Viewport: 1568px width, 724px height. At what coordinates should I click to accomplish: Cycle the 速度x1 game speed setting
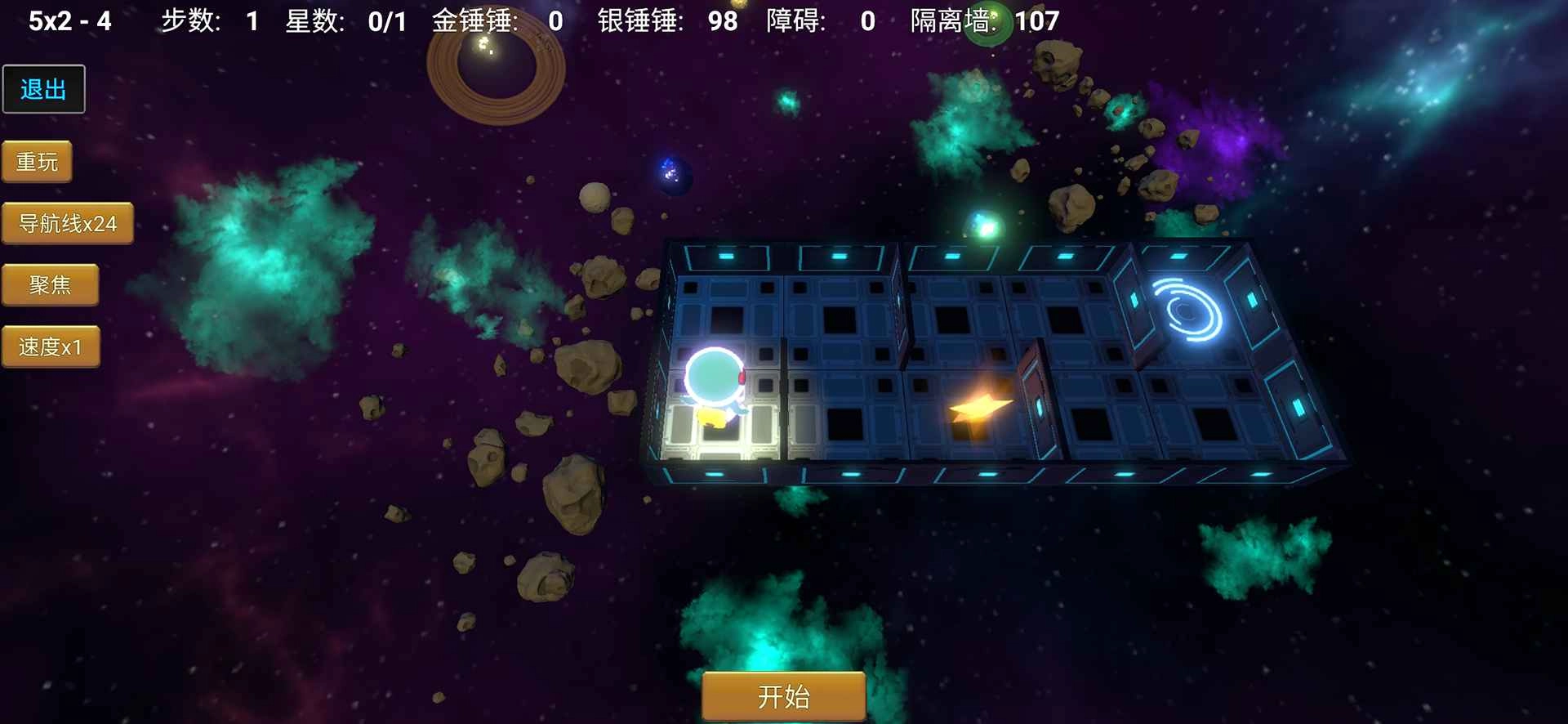(51, 346)
